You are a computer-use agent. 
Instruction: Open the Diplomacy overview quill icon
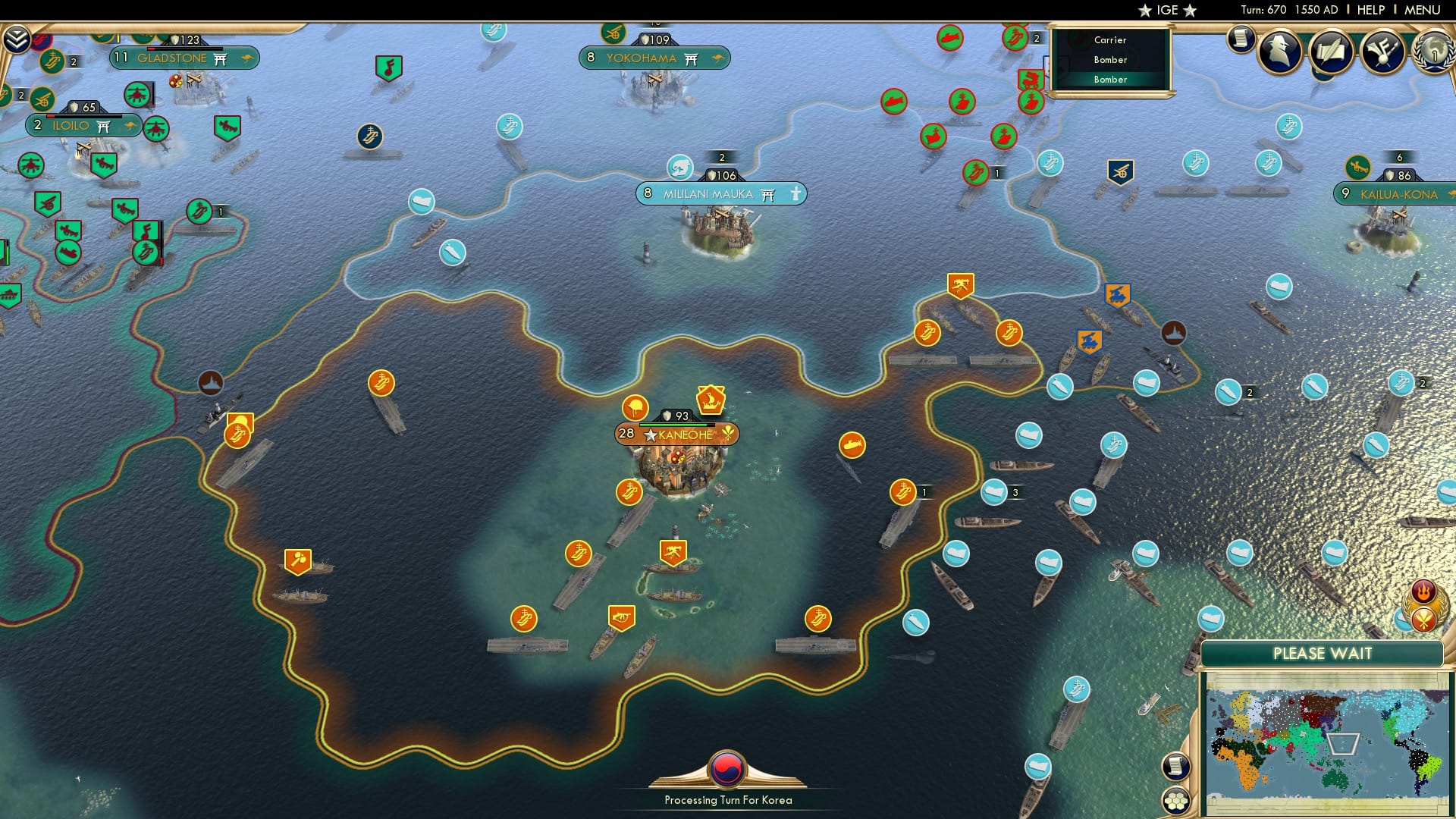pos(1331,52)
